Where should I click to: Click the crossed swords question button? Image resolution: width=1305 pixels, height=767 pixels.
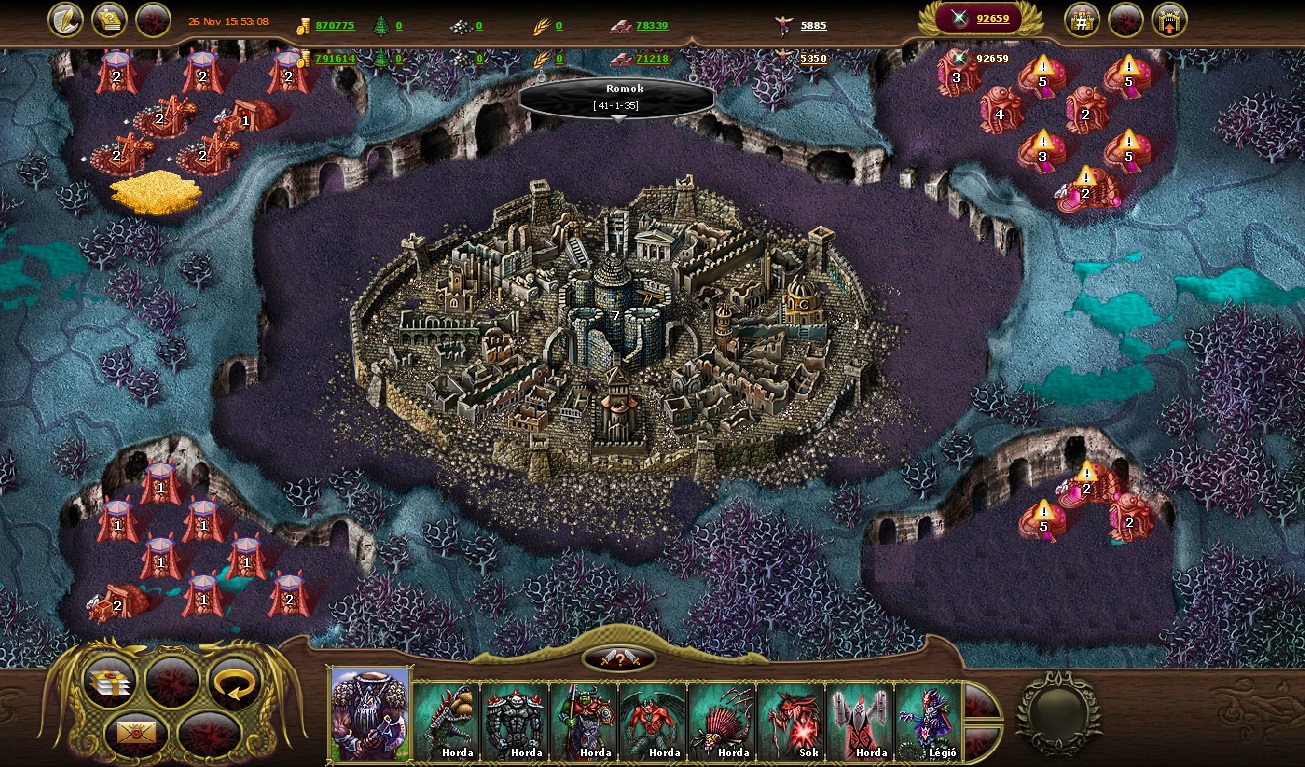pyautogui.click(x=618, y=658)
